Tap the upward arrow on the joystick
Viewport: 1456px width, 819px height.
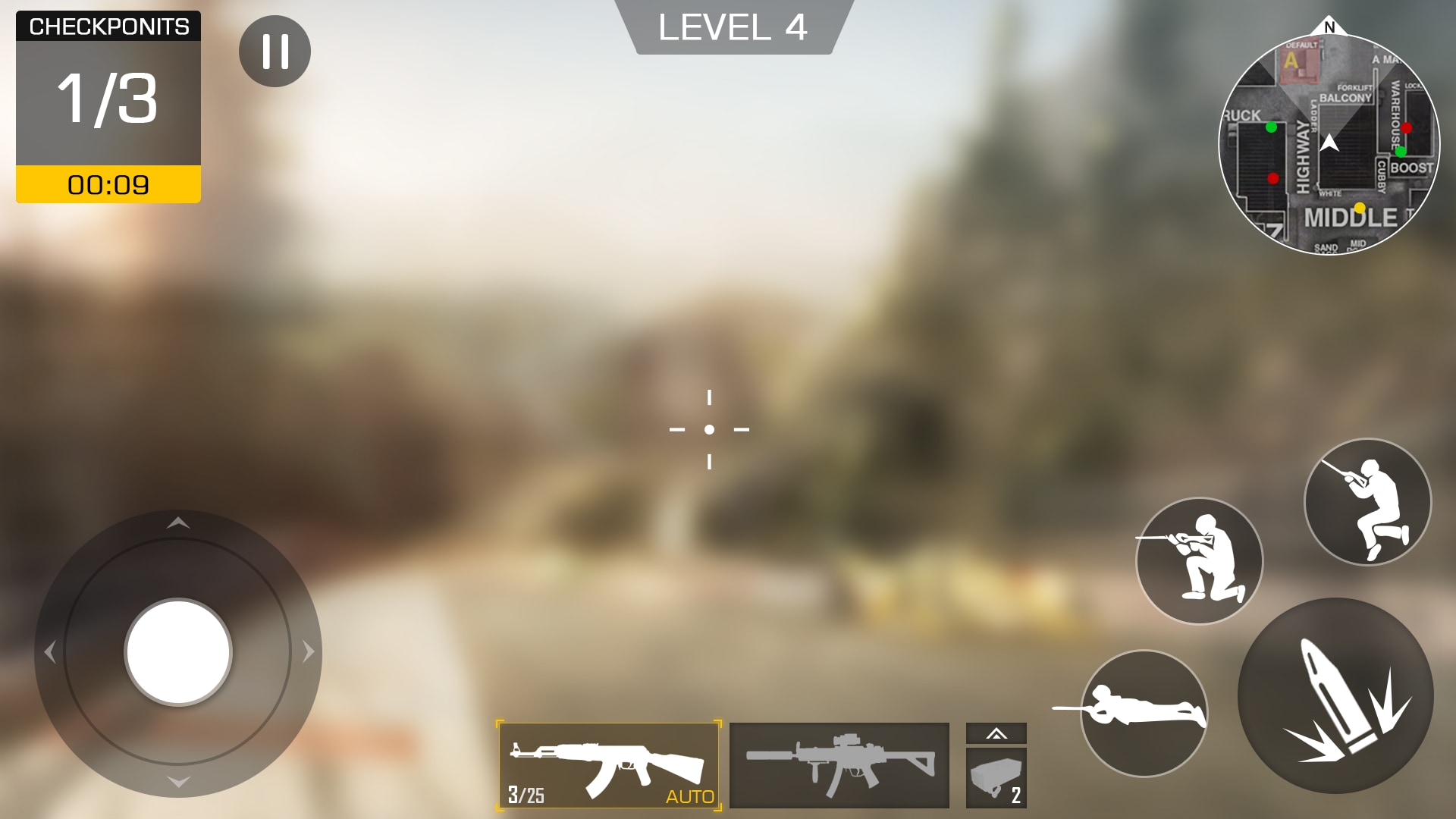pos(179,523)
